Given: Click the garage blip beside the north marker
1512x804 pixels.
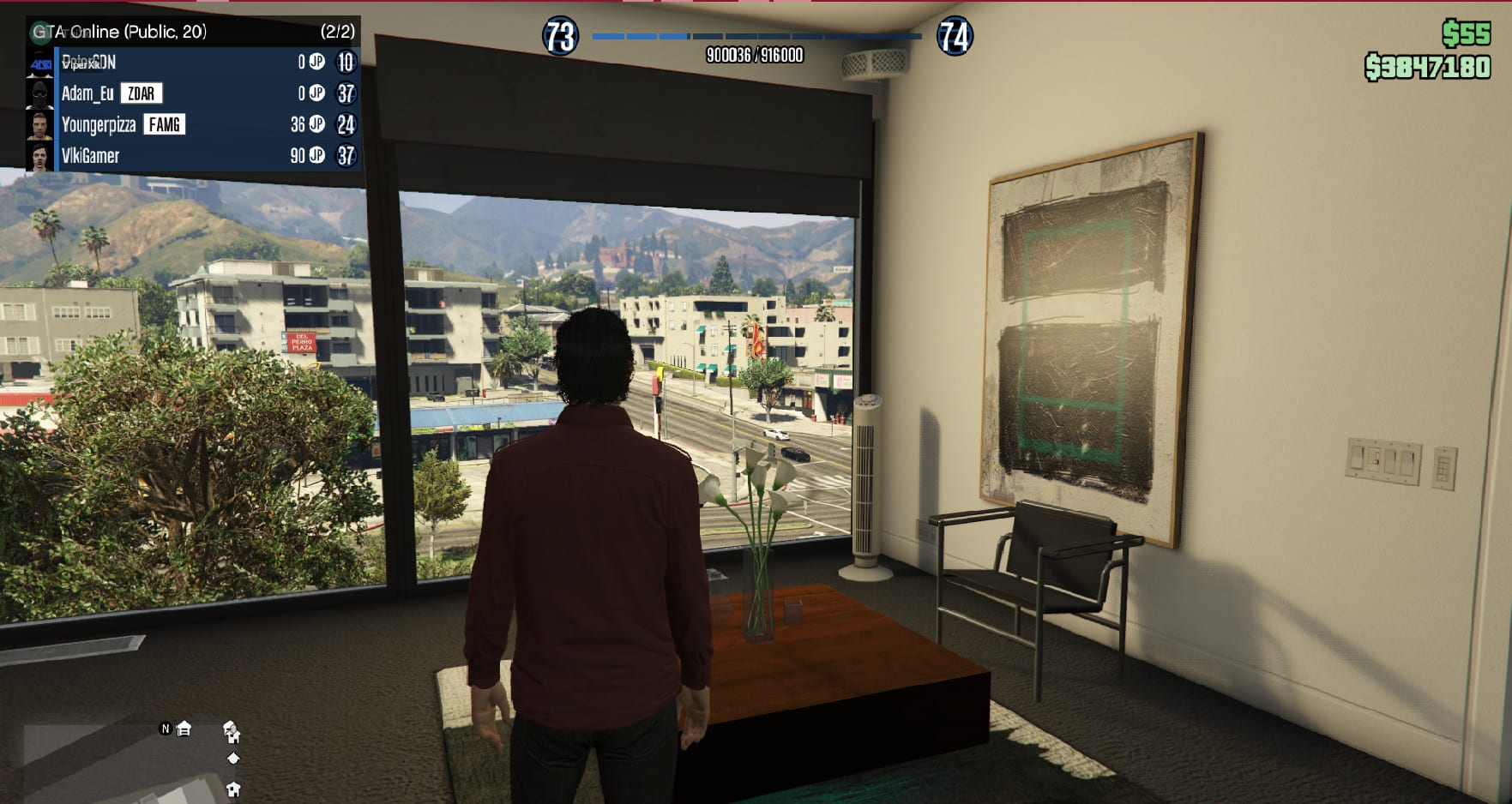Looking at the screenshot, I should 184,729.
